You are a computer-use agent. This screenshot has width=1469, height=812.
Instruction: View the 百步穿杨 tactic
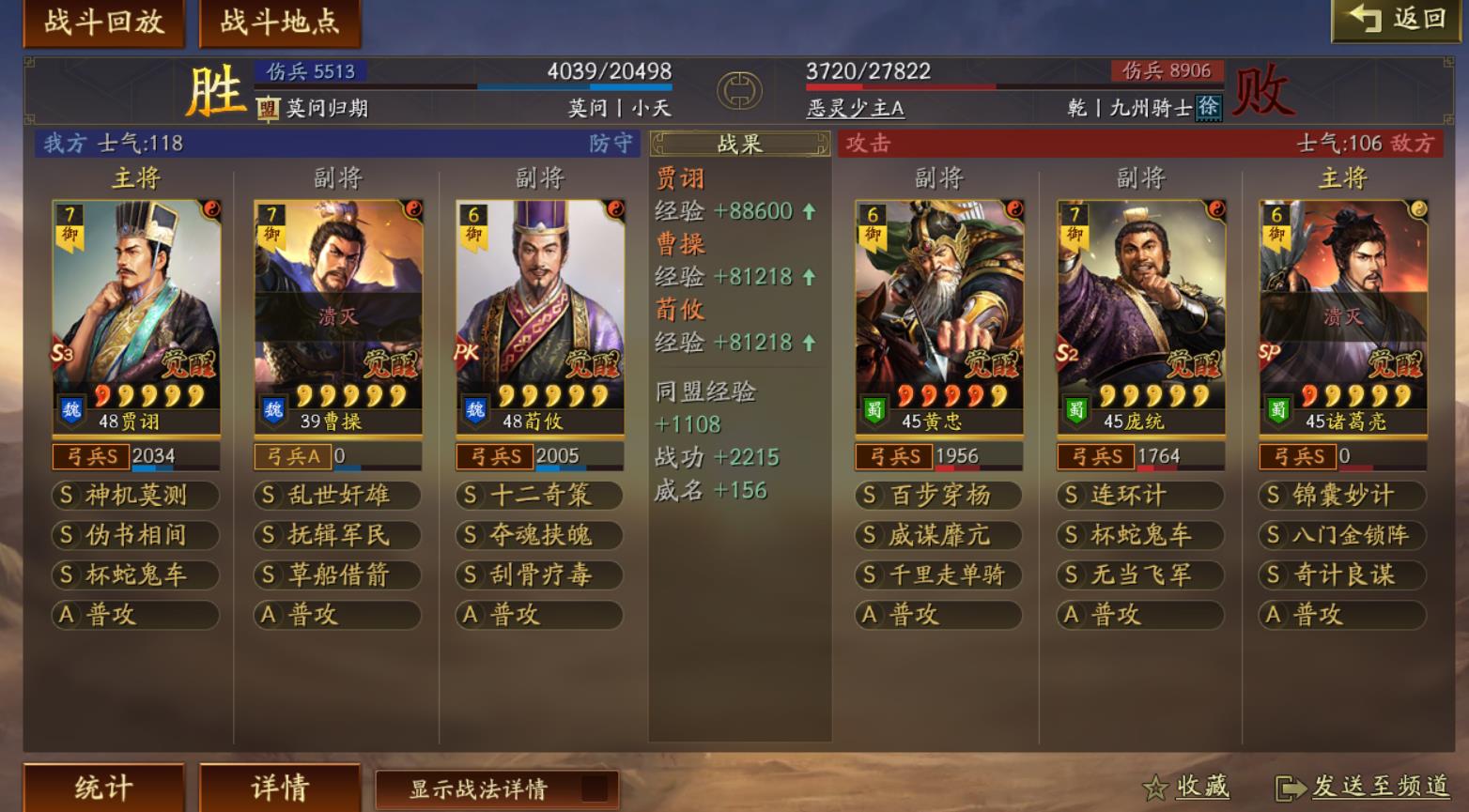point(939,496)
